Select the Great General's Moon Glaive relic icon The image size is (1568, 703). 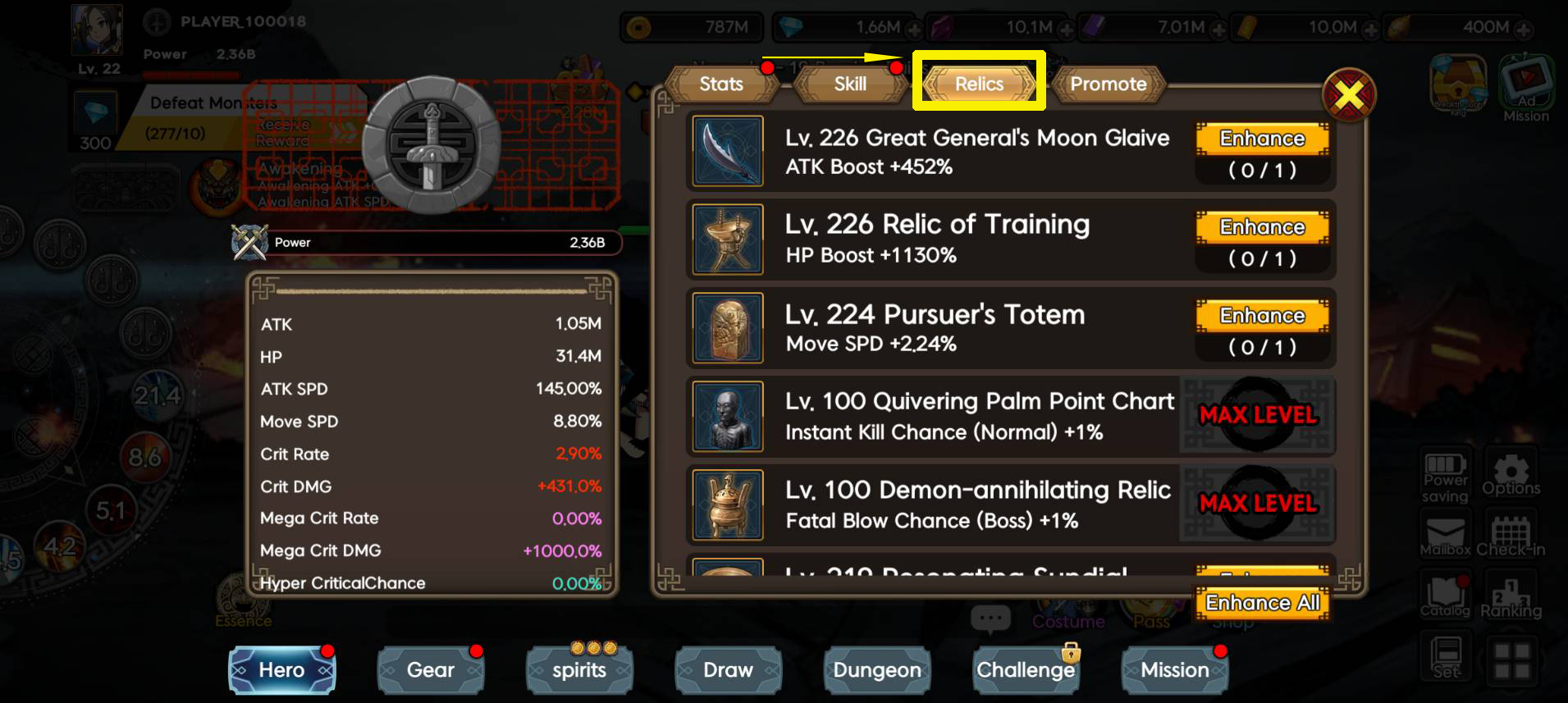[727, 152]
